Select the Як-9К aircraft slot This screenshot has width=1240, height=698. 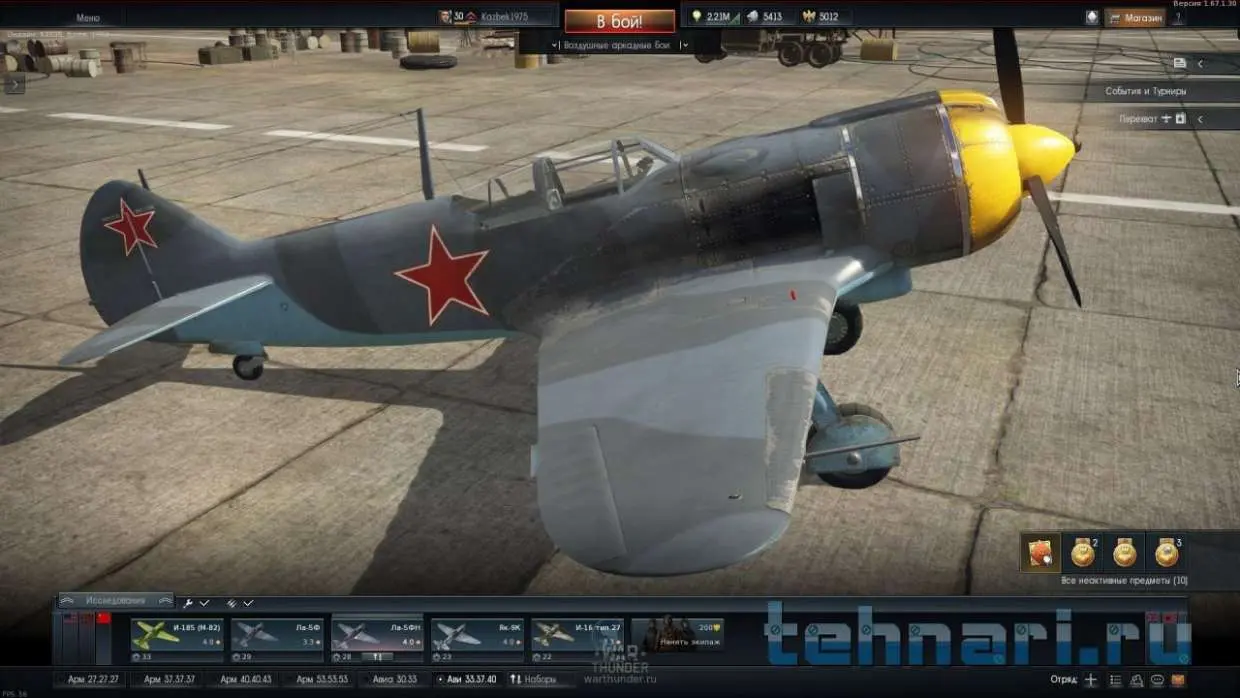coord(477,636)
